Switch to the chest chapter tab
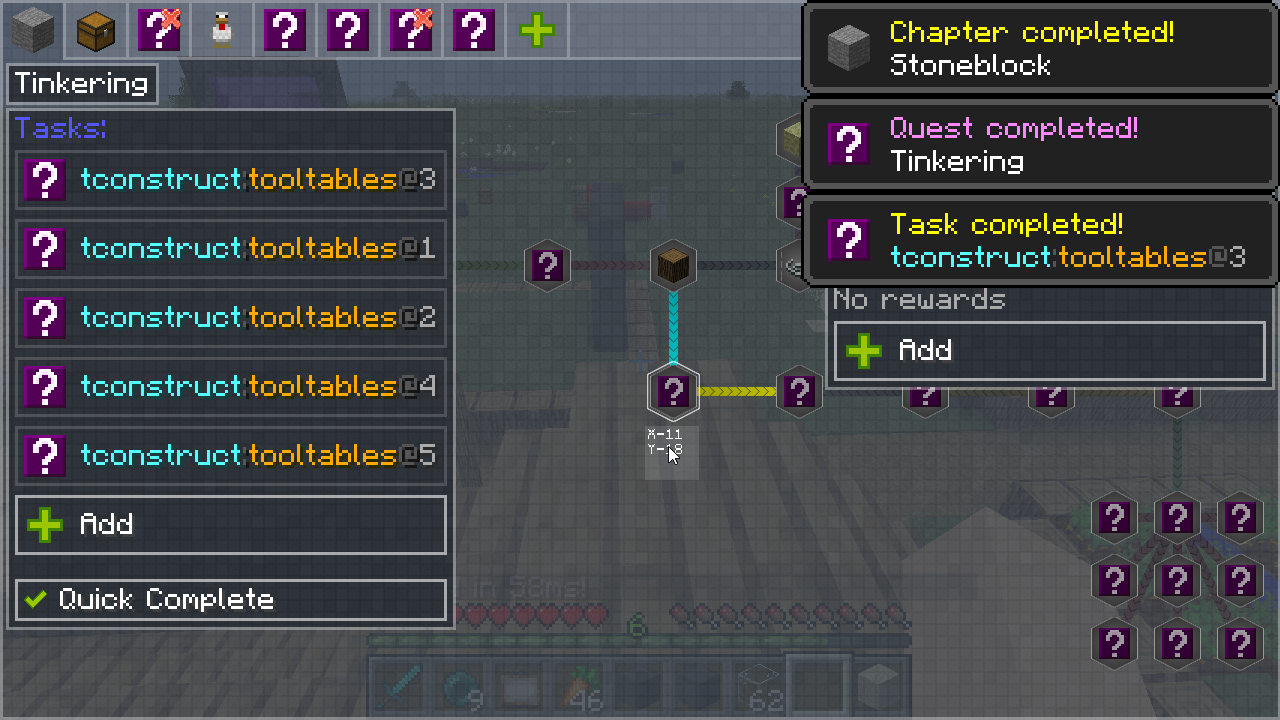 [x=96, y=30]
